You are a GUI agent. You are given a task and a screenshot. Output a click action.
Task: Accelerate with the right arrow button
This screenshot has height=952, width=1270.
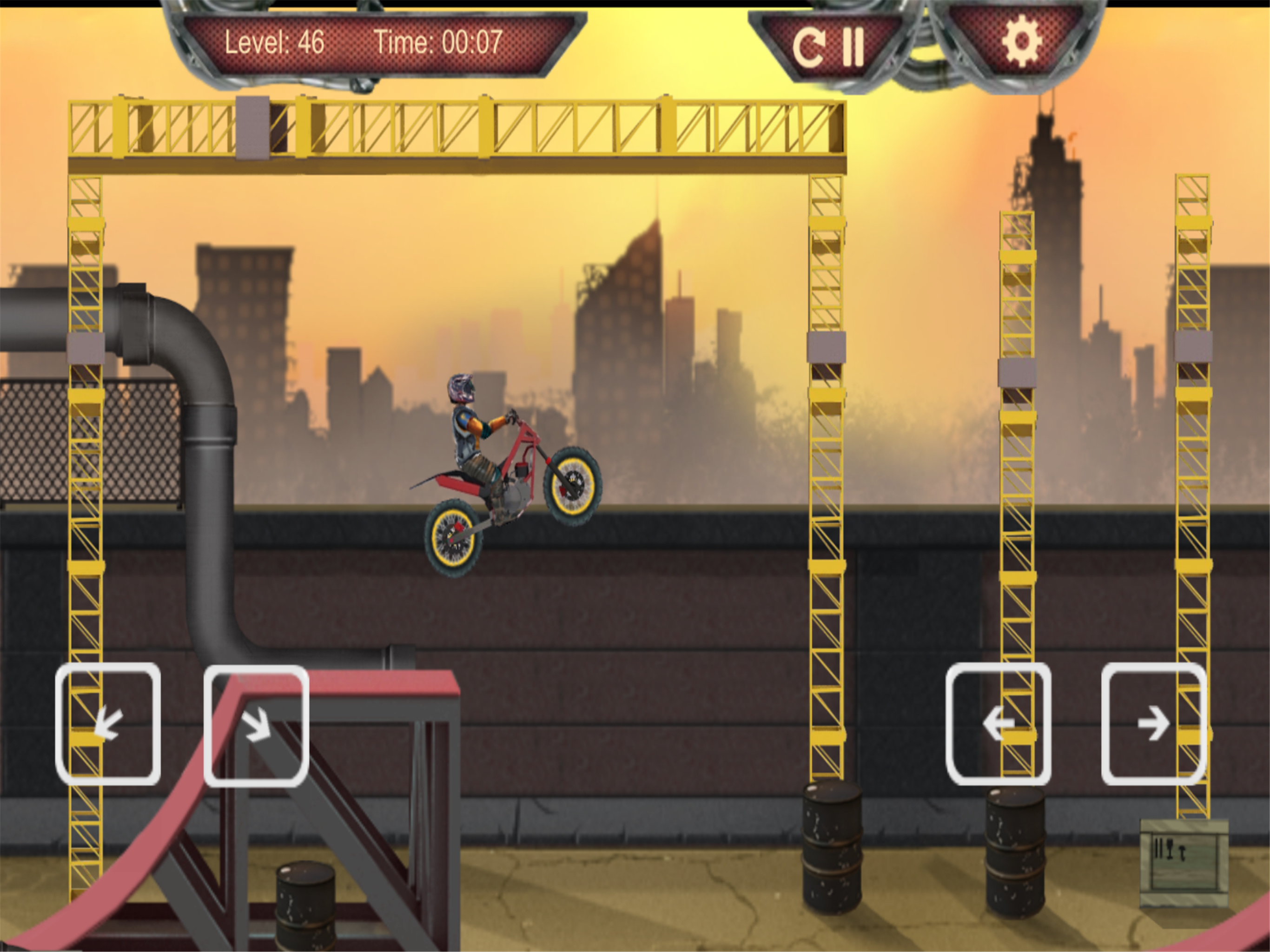(x=1153, y=724)
